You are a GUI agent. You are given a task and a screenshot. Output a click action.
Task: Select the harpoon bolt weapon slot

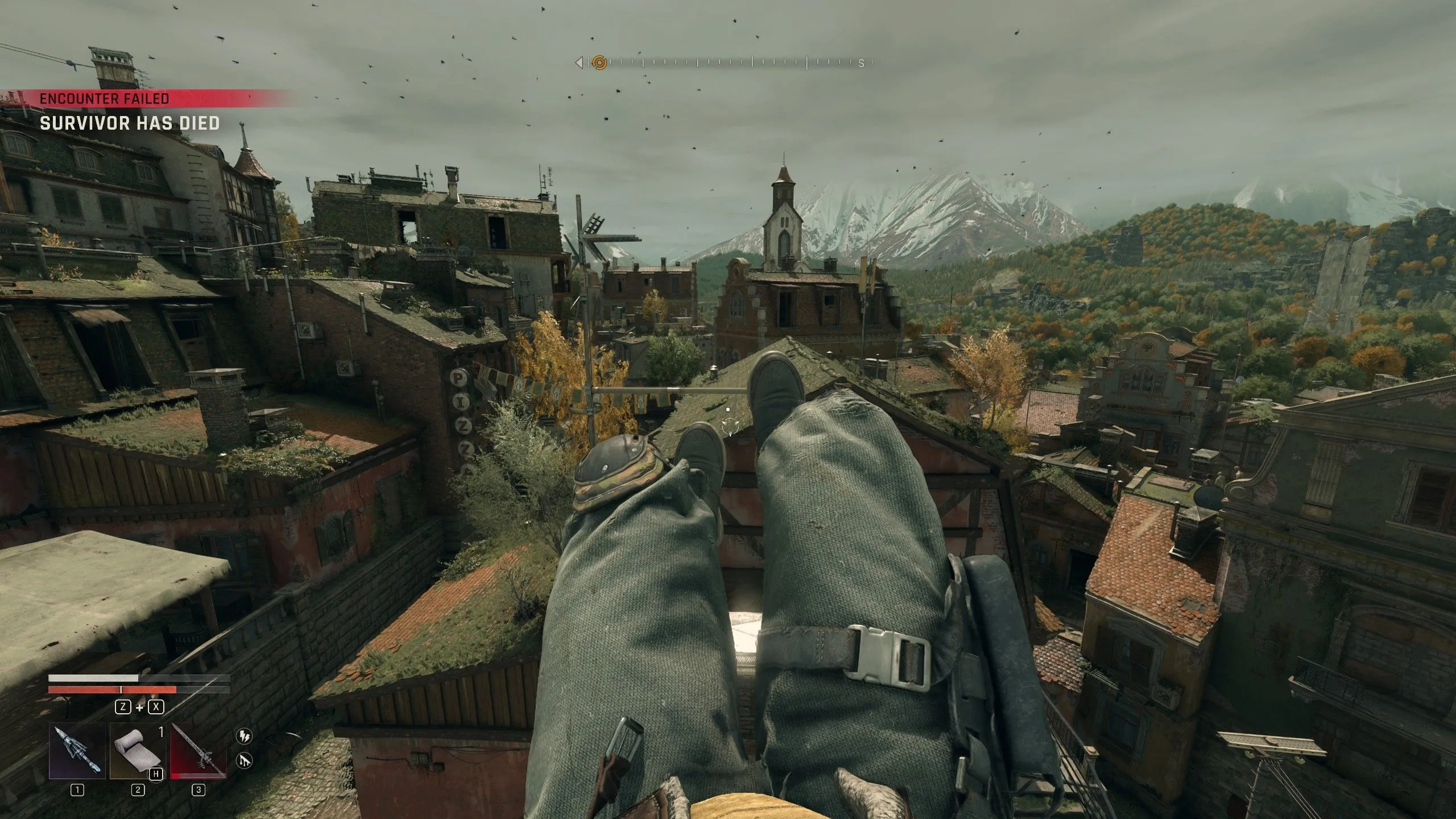pyautogui.click(x=77, y=751)
